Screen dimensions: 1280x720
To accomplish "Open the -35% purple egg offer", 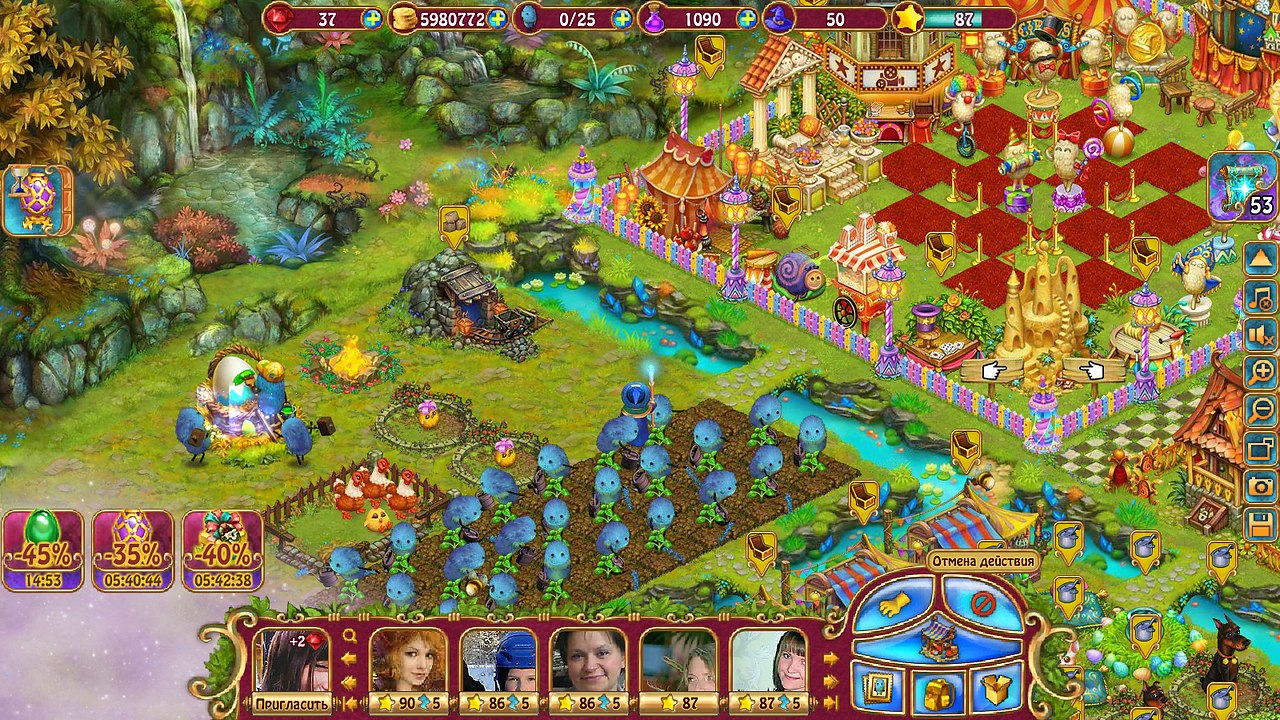I will pos(132,549).
